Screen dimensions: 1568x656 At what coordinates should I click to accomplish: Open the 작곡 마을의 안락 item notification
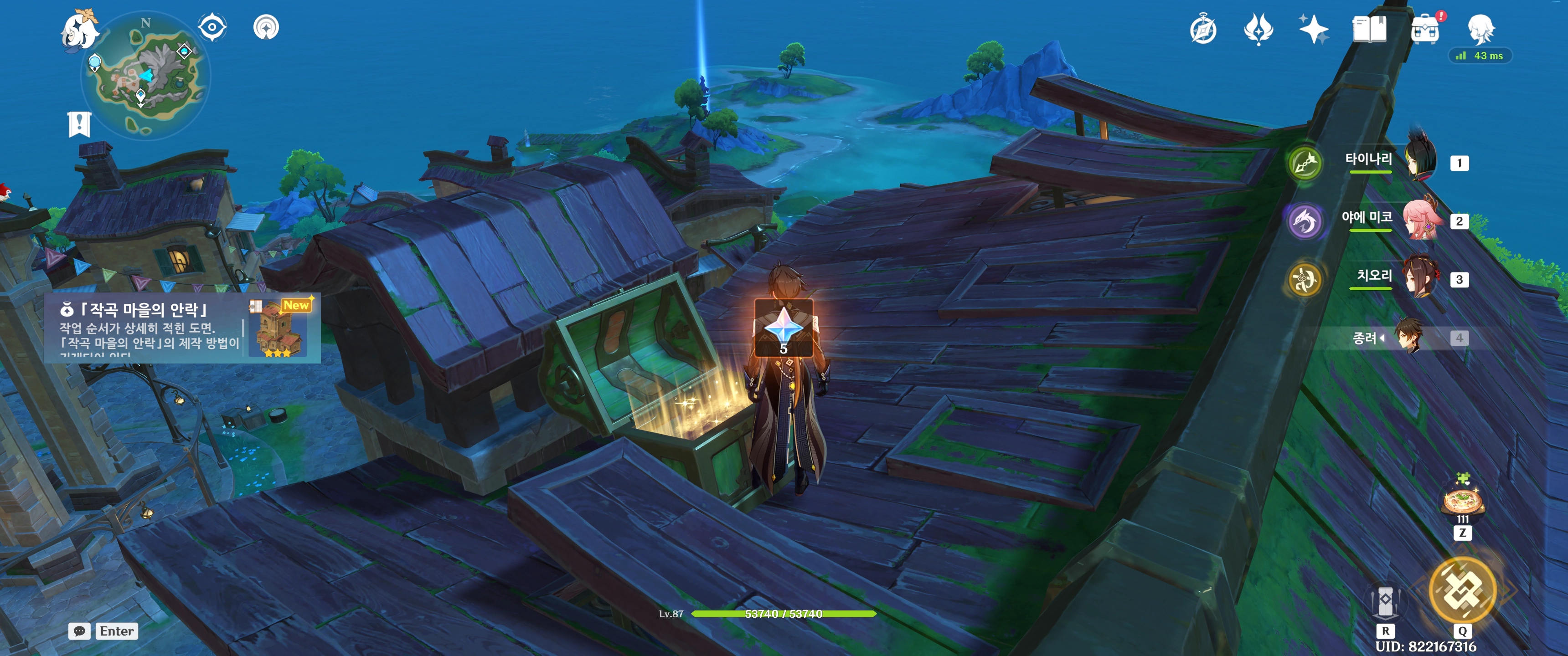coord(182,328)
